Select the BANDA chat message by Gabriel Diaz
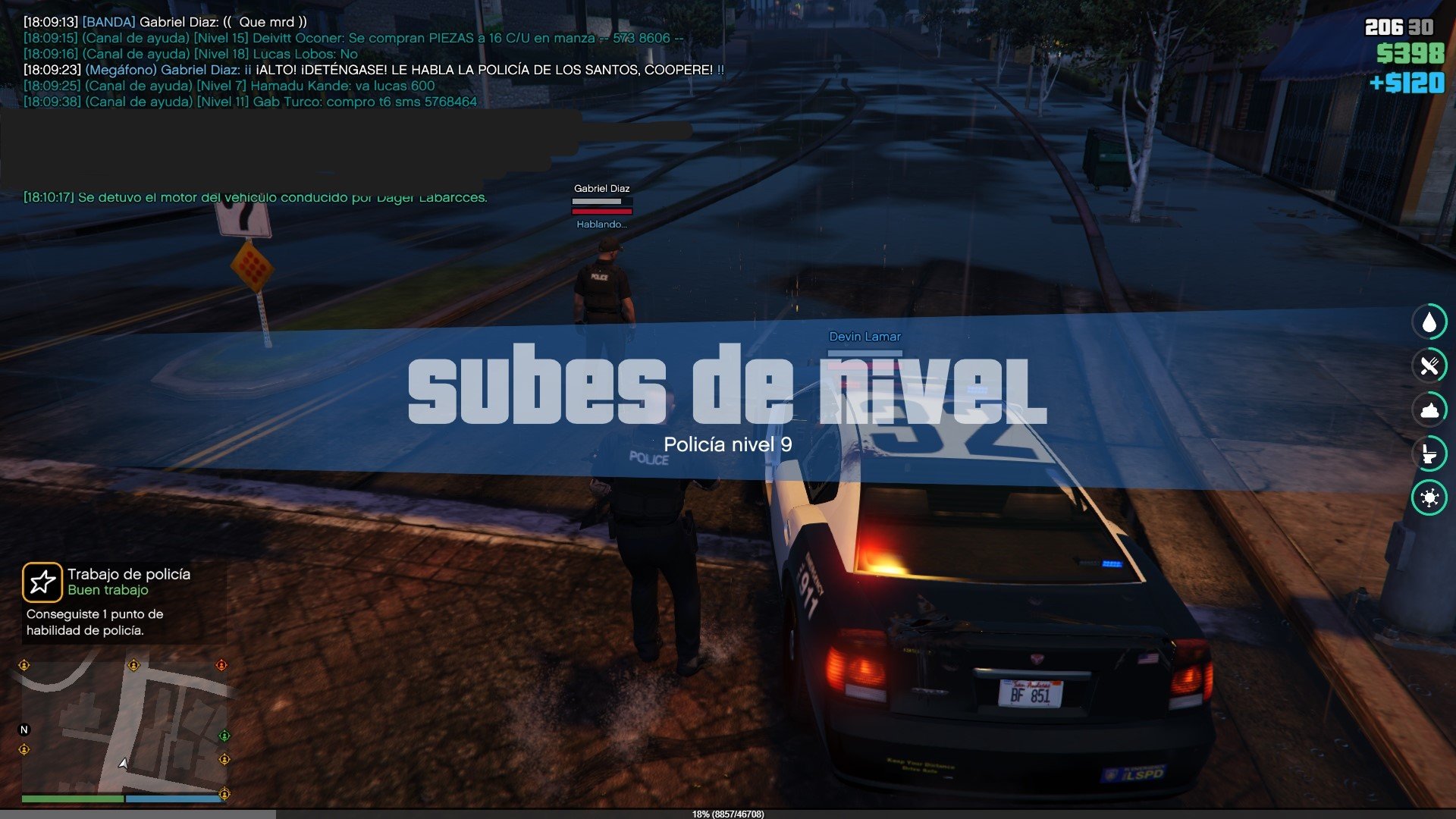Image resolution: width=1456 pixels, height=819 pixels. pos(165,22)
